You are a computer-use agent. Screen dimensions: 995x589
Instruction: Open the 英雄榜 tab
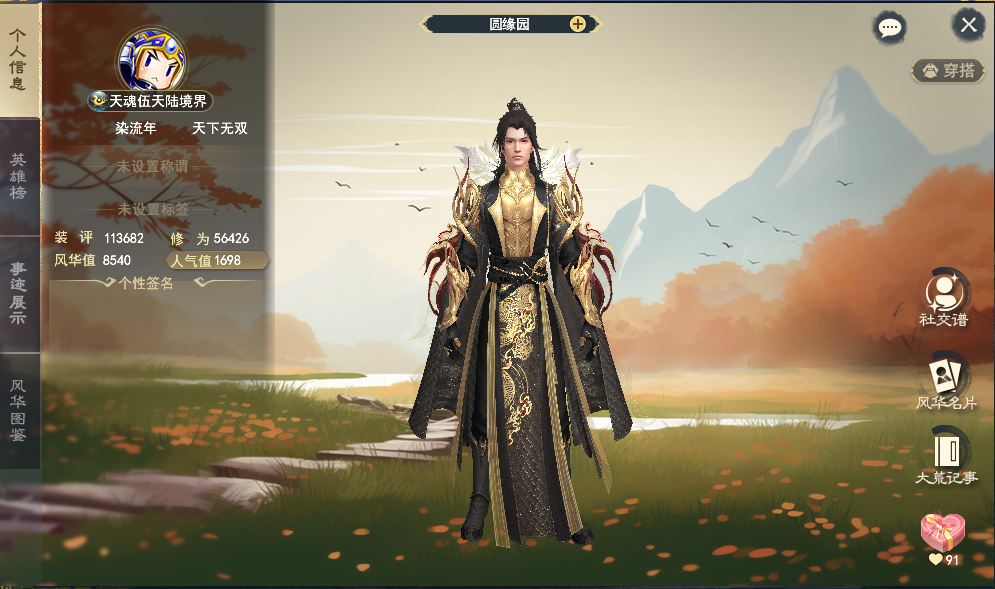point(19,176)
